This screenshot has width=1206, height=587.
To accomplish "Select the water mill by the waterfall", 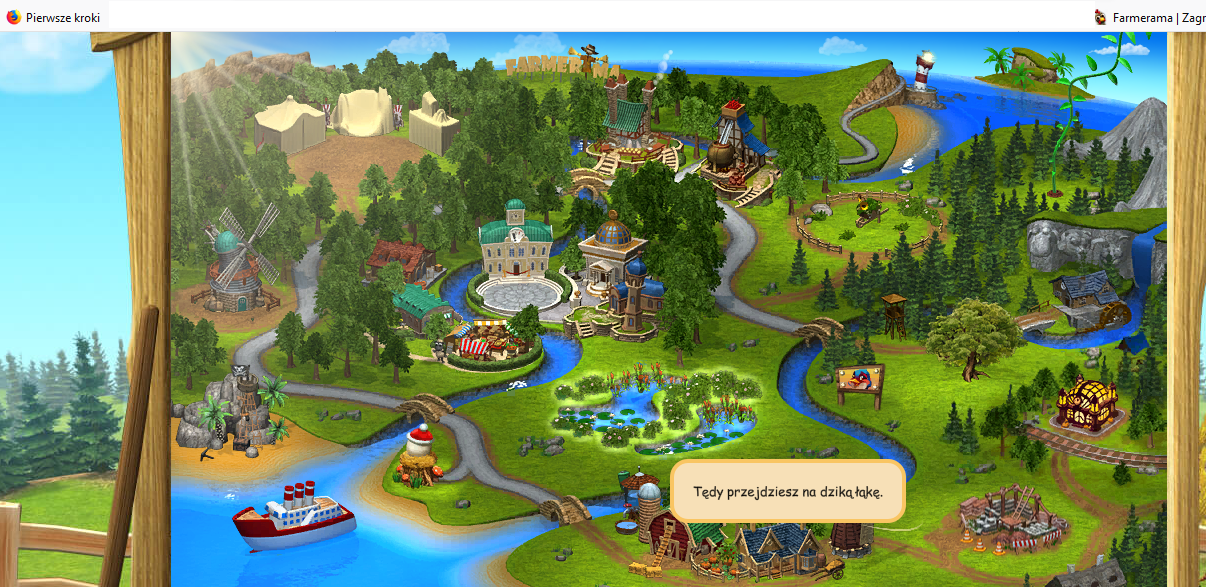I will click(1088, 301).
